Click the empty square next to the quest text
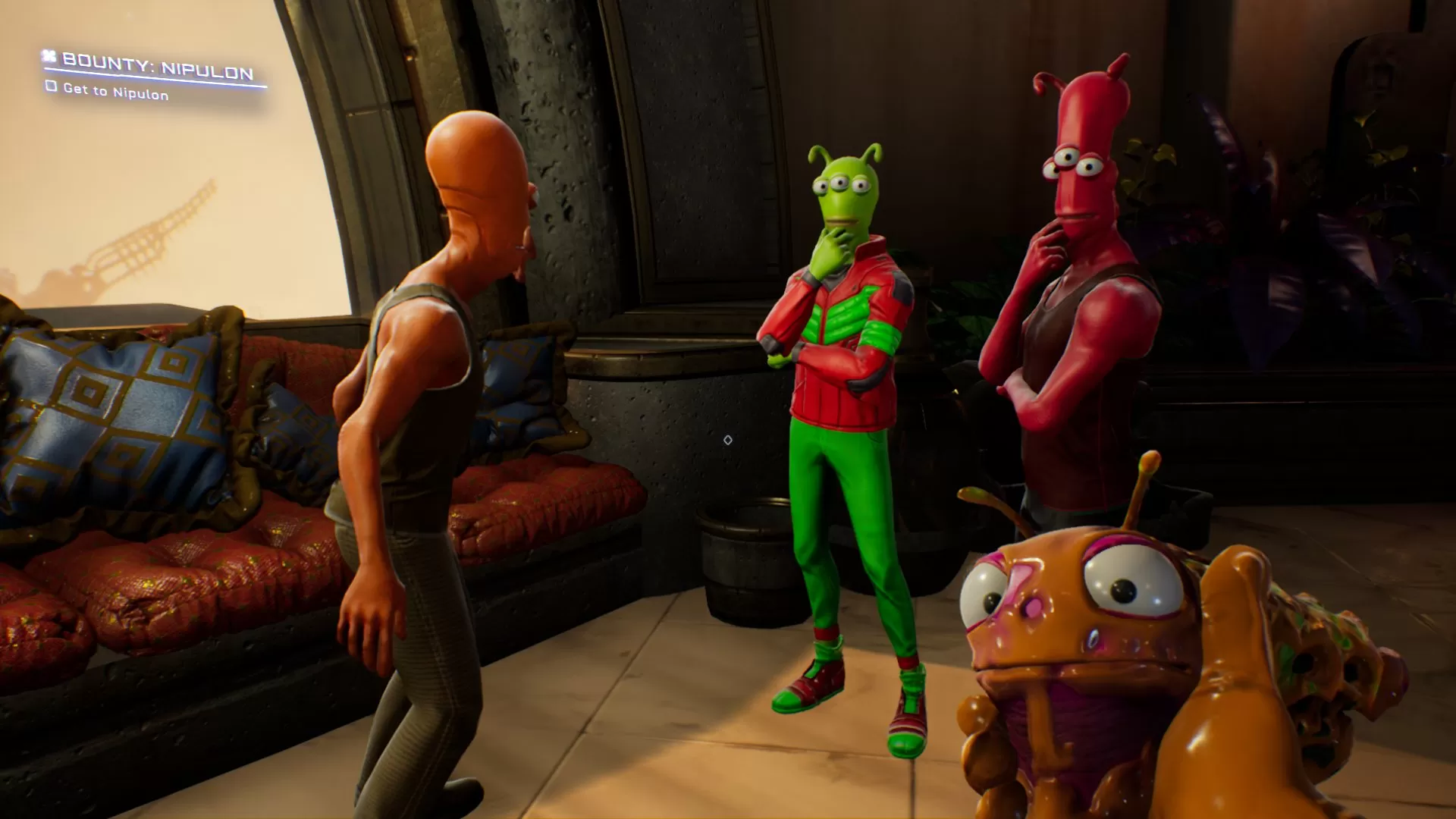This screenshot has height=819, width=1456. pos(52,88)
